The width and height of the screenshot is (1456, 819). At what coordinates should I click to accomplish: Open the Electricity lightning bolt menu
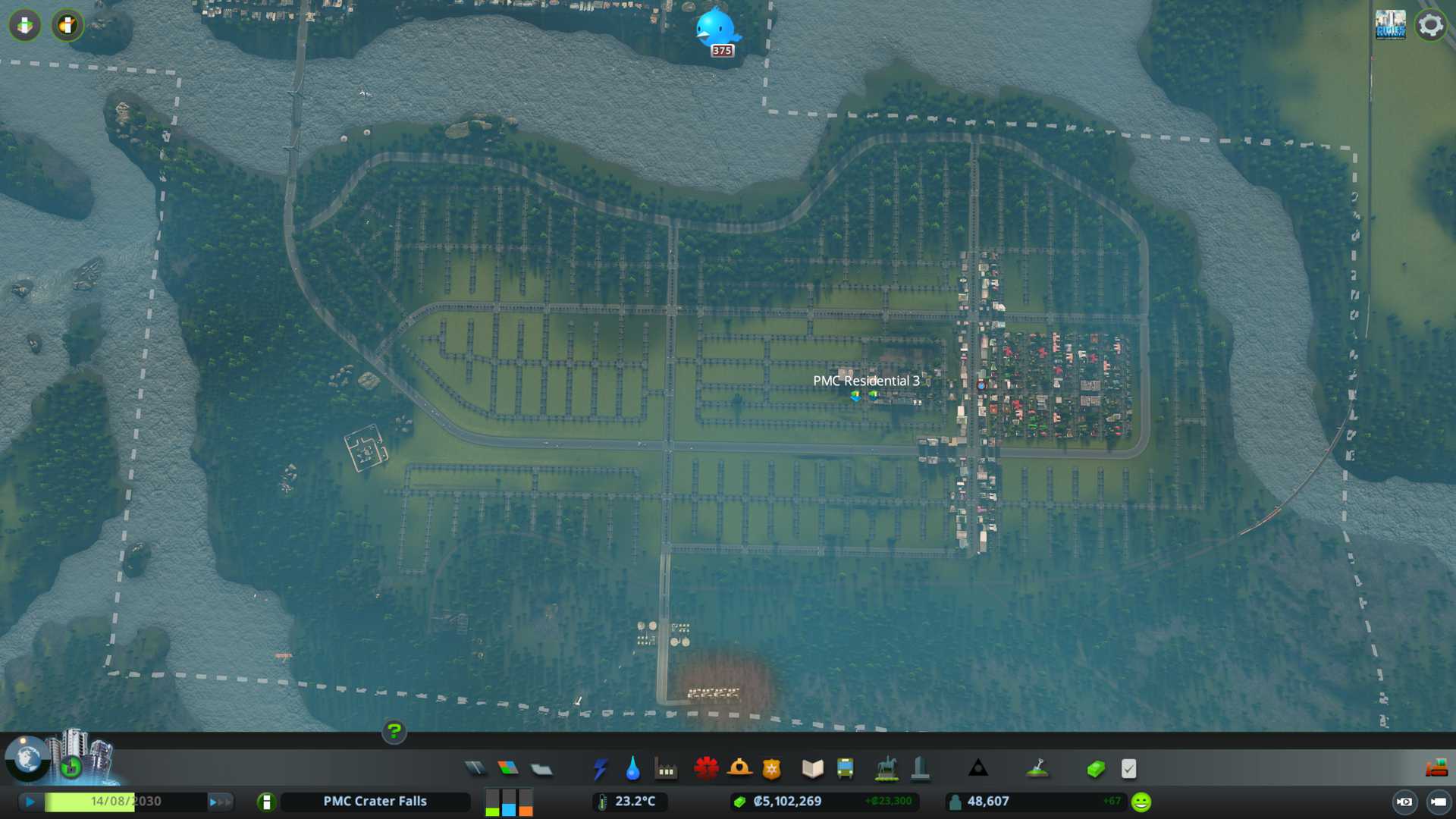(601, 769)
